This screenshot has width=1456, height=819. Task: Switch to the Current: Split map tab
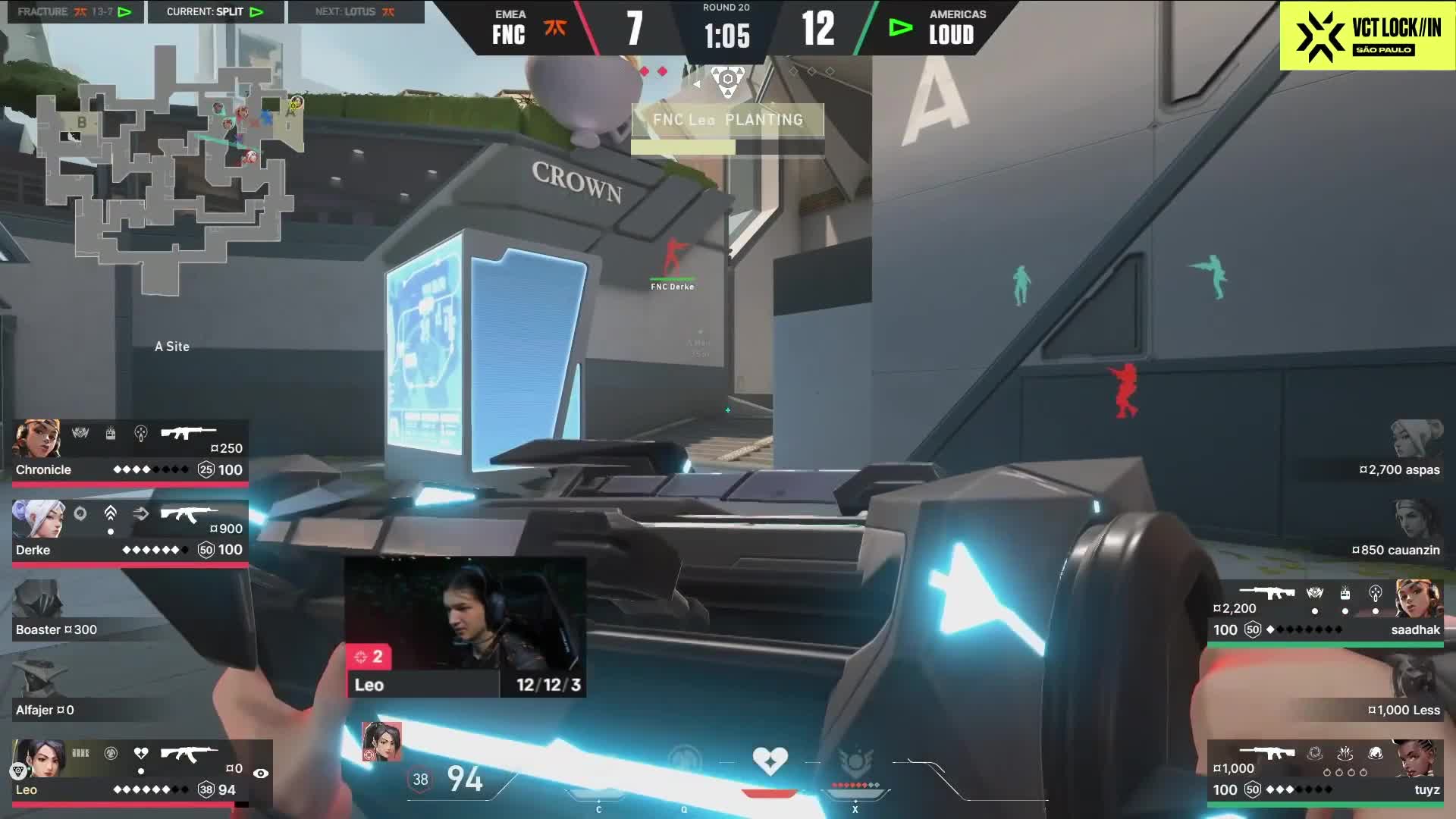pos(215,11)
